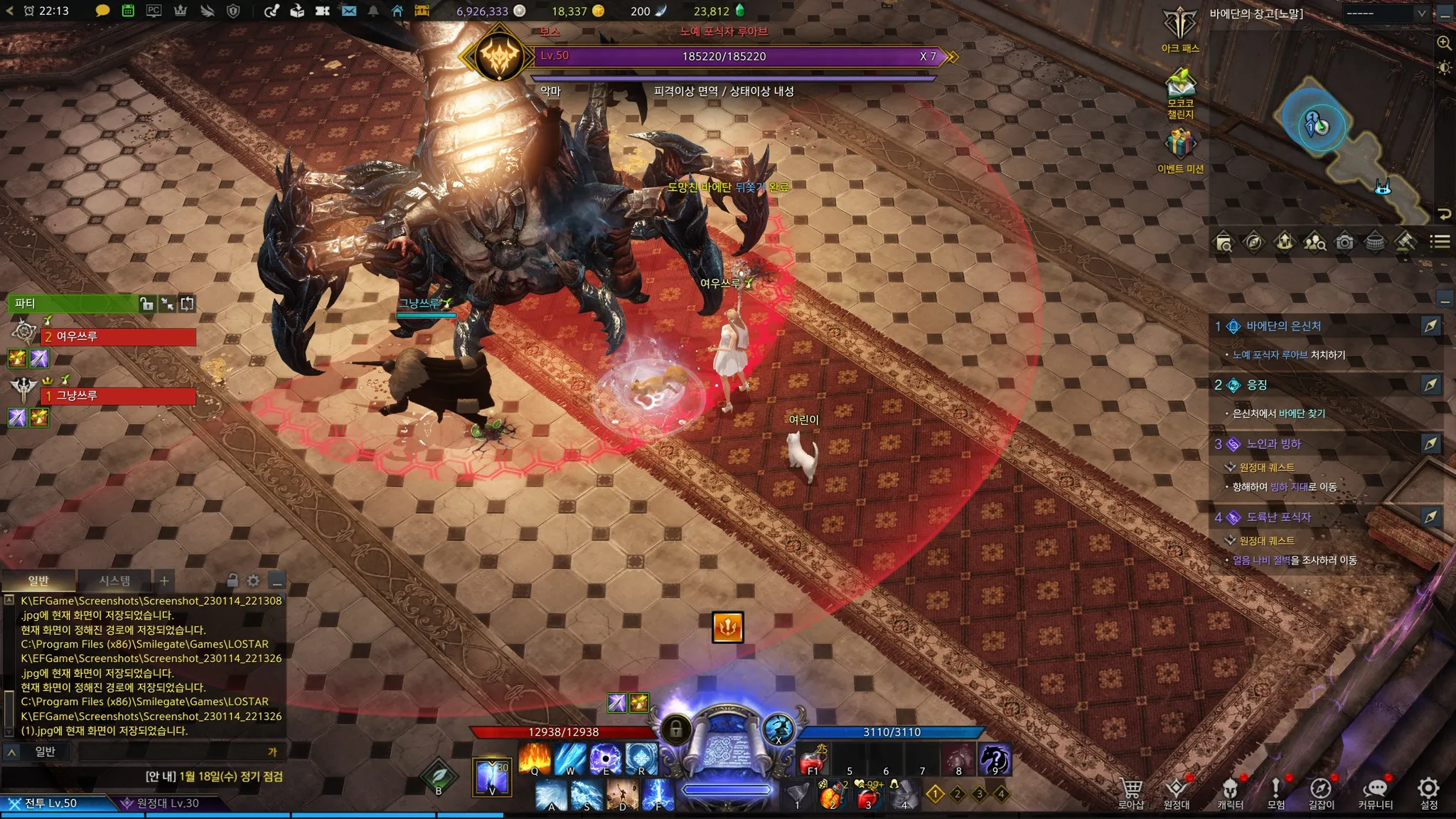Open the 이벤트 미션 gift icon

click(1180, 149)
